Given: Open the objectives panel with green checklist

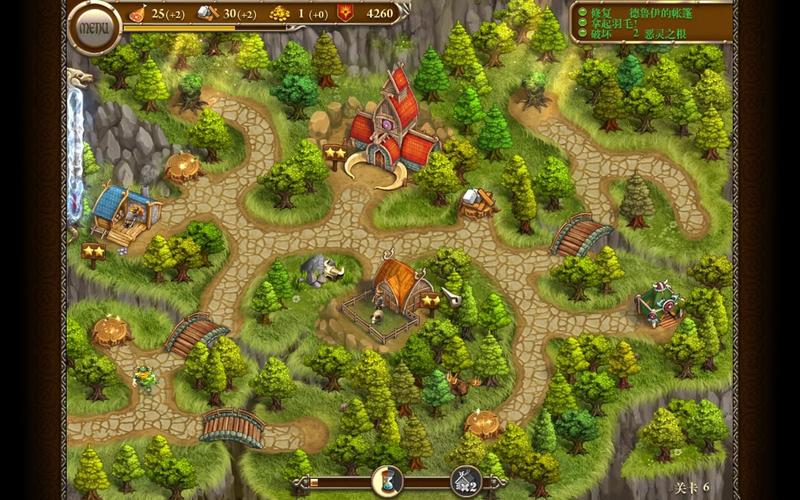Looking at the screenshot, I should [x=650, y=21].
